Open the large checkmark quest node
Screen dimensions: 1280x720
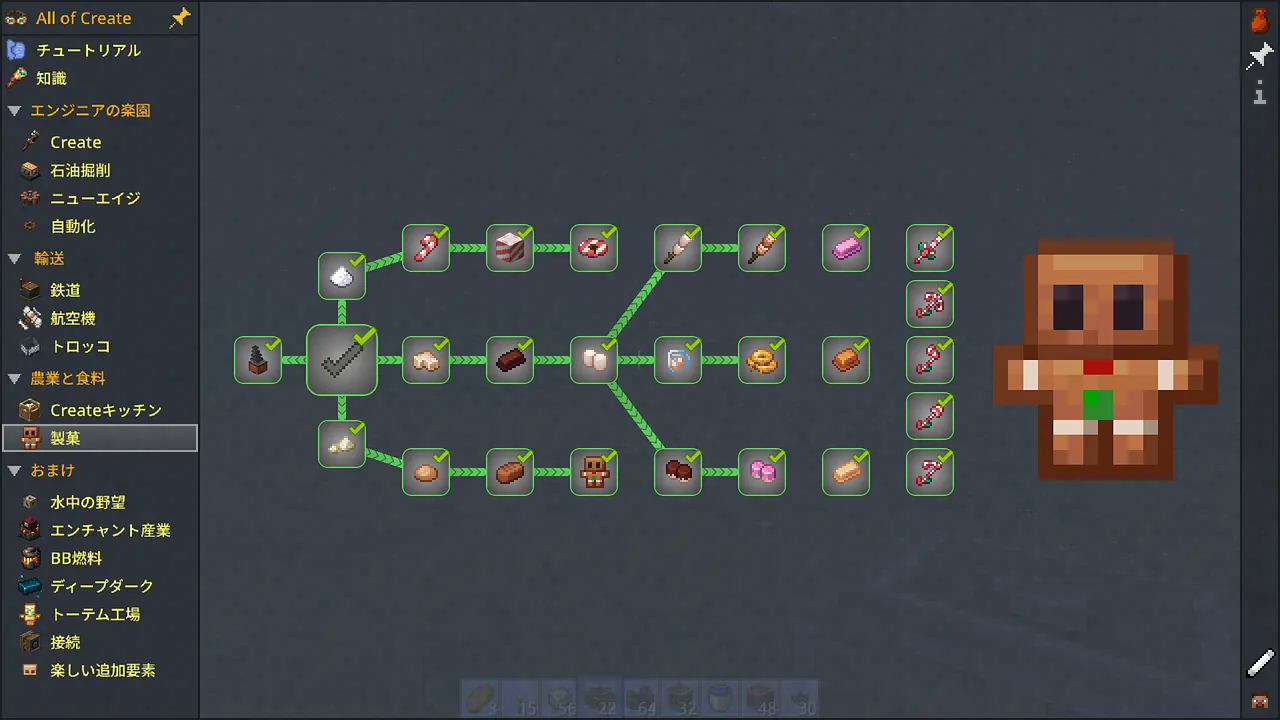pyautogui.click(x=342, y=360)
